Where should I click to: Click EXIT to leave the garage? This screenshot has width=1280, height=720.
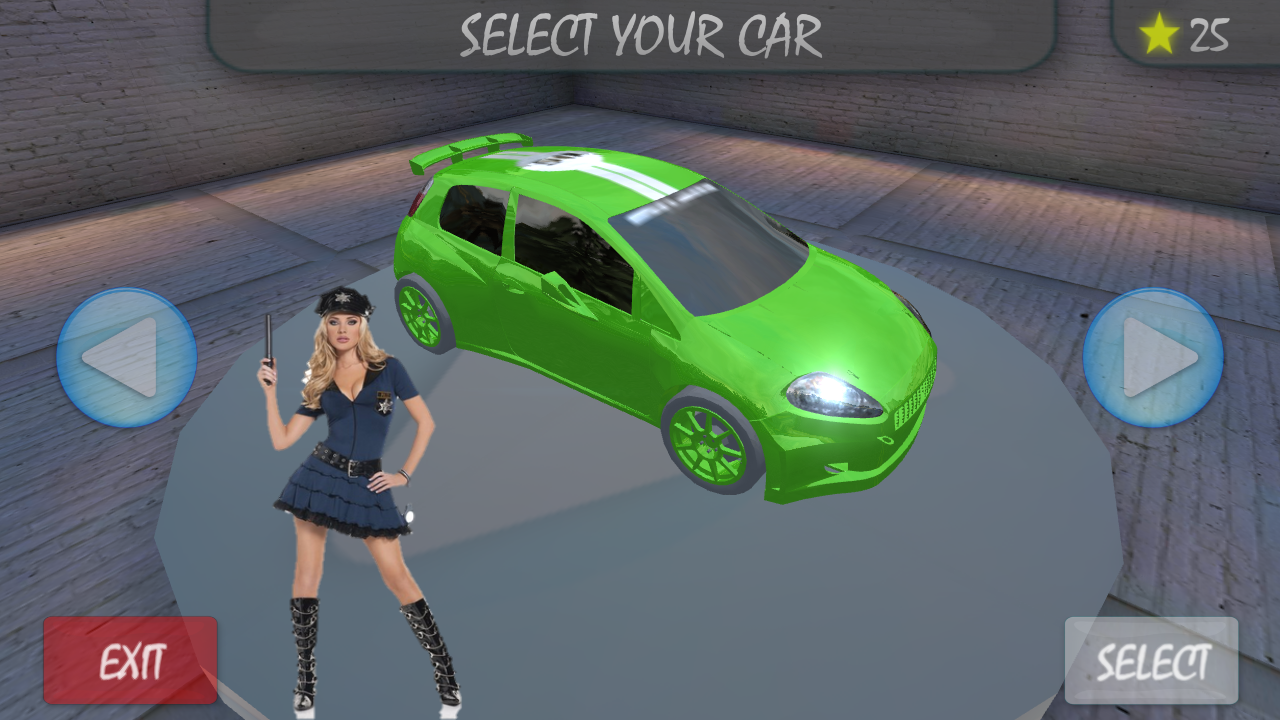pyautogui.click(x=130, y=660)
